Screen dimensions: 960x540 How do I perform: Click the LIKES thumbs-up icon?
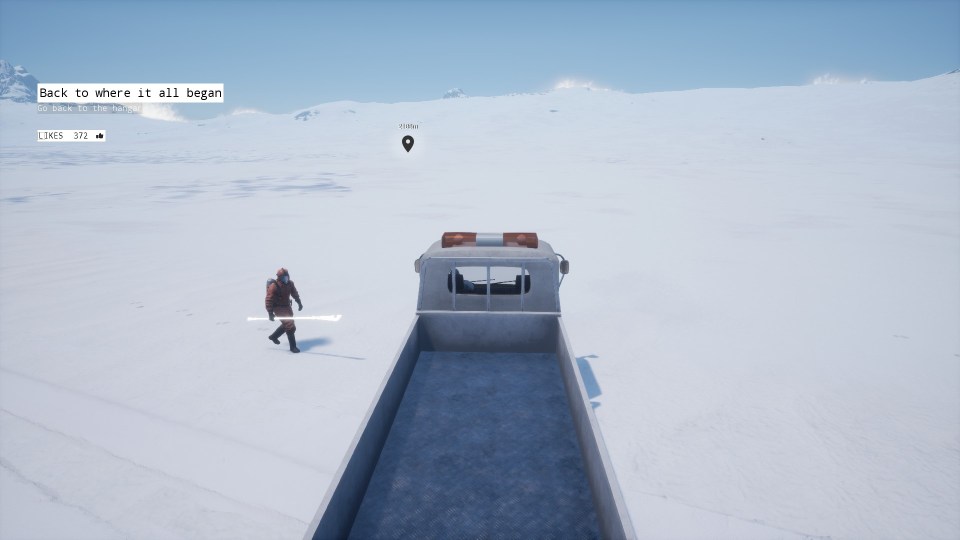coord(99,136)
